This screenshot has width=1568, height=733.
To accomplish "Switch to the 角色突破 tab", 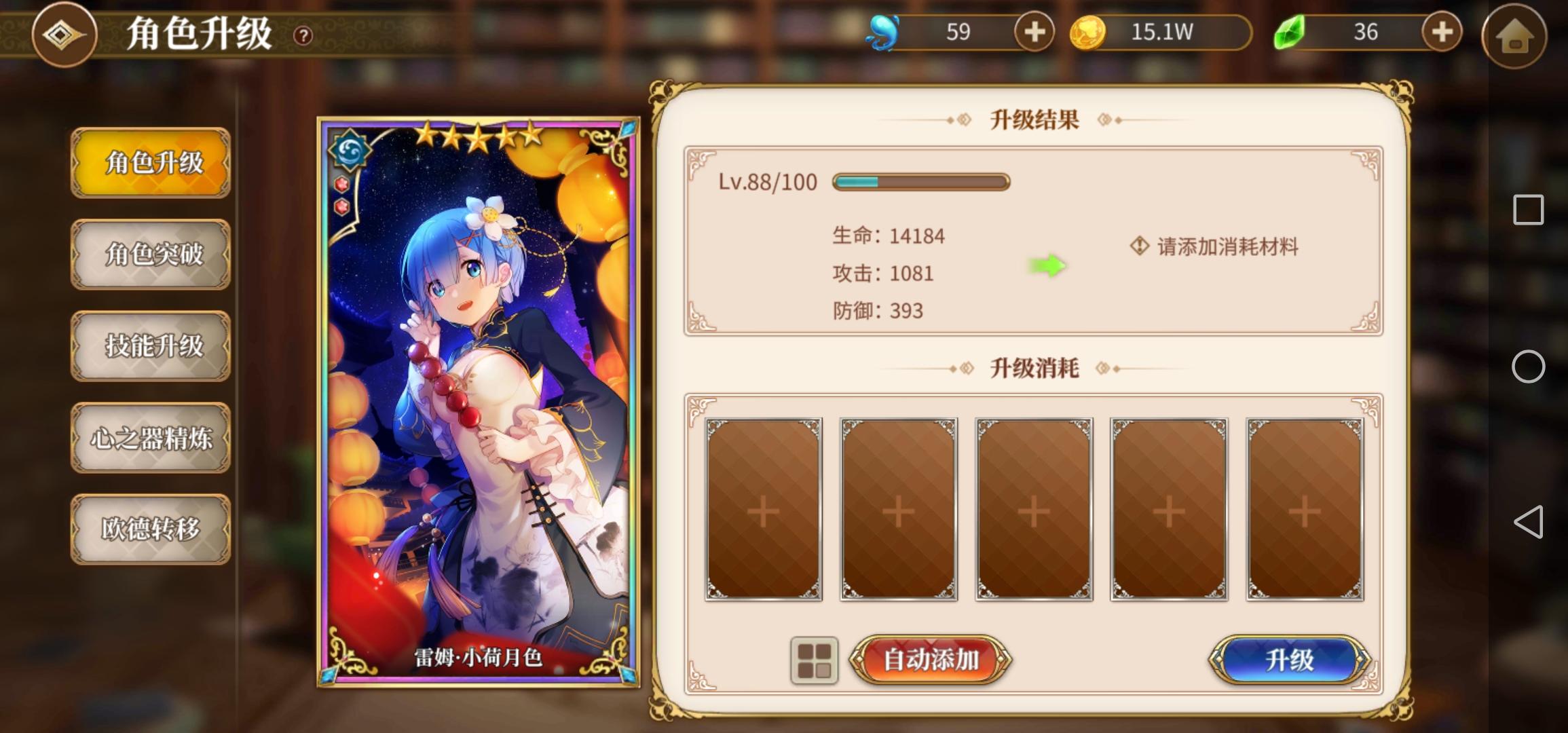I will (x=151, y=255).
